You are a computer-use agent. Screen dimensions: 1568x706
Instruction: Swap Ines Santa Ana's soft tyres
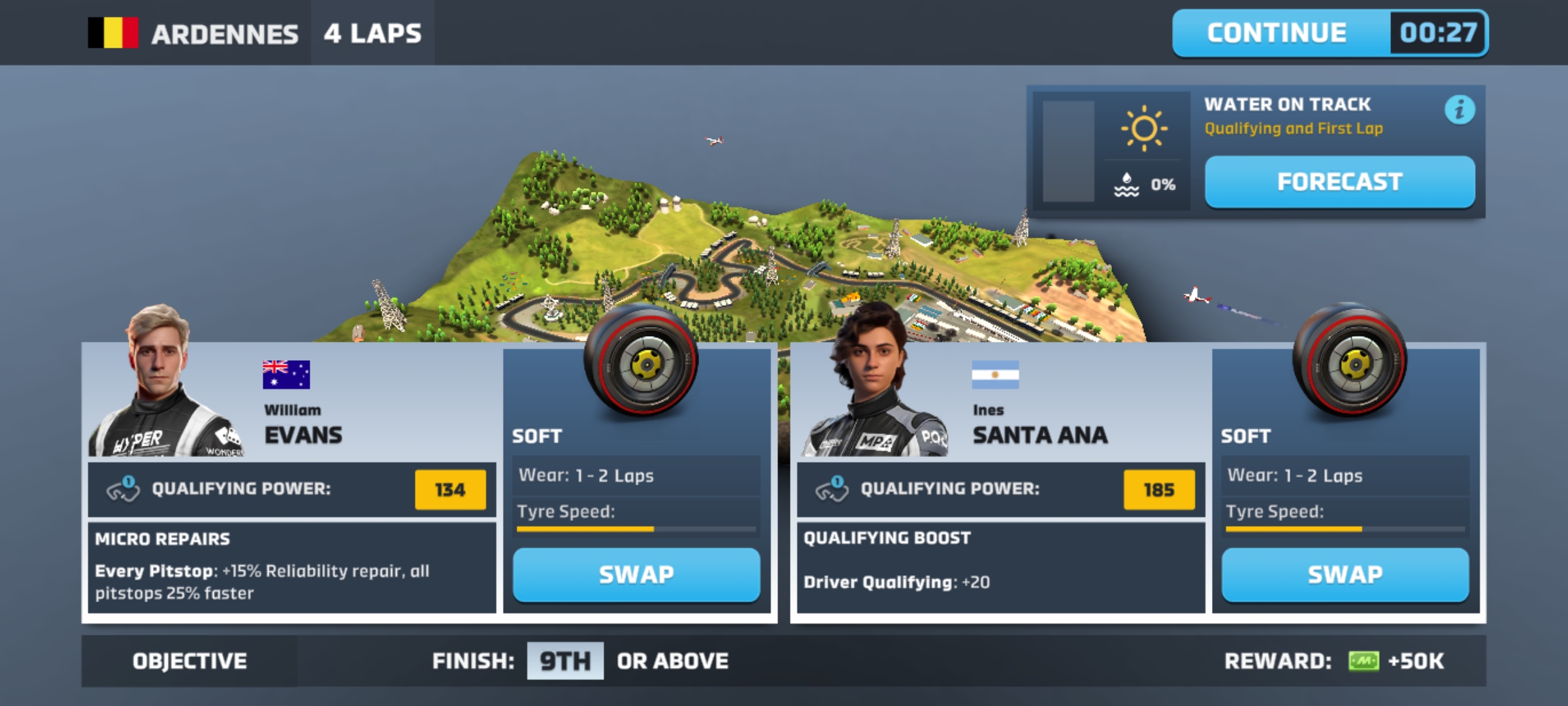1345,575
